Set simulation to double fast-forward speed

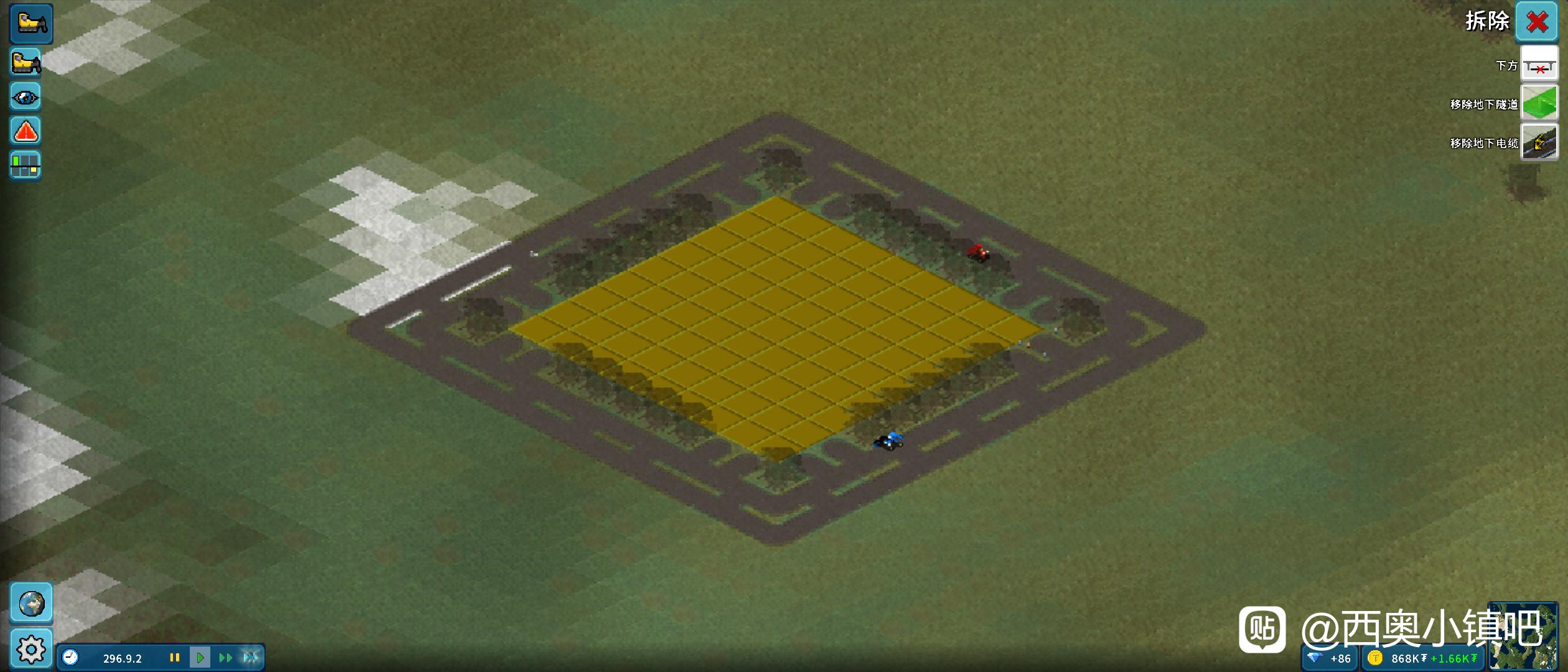[225, 658]
